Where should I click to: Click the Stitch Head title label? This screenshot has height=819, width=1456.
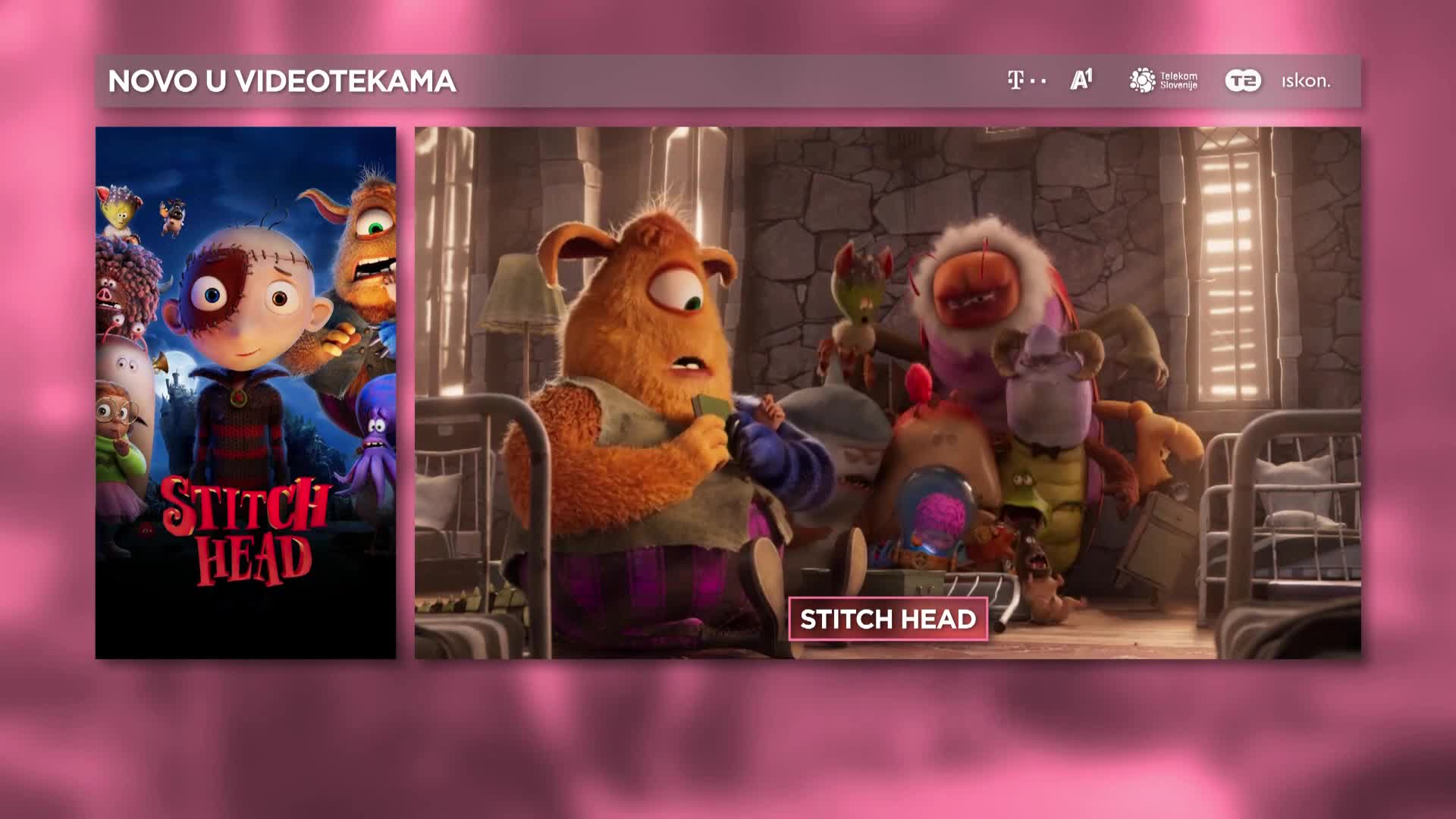tap(888, 620)
